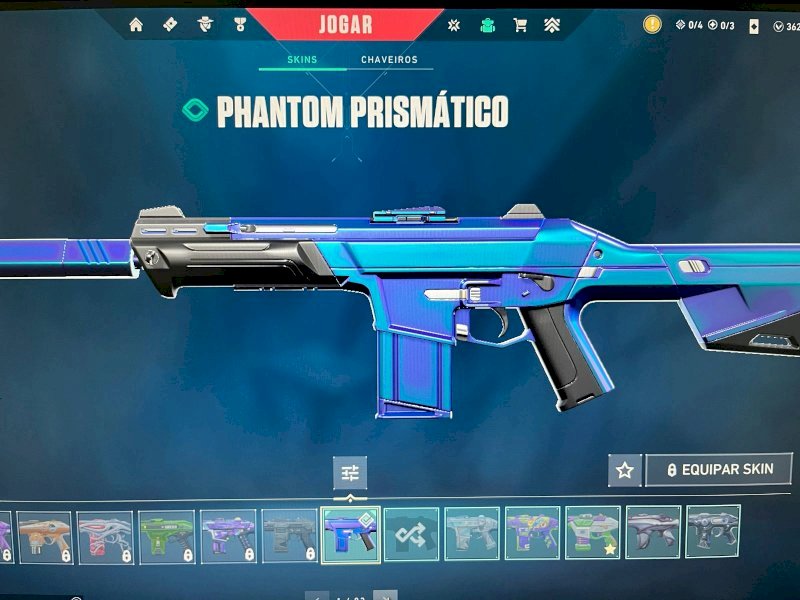Open the skin filter sliders button
This screenshot has width=800, height=600.
tap(350, 472)
